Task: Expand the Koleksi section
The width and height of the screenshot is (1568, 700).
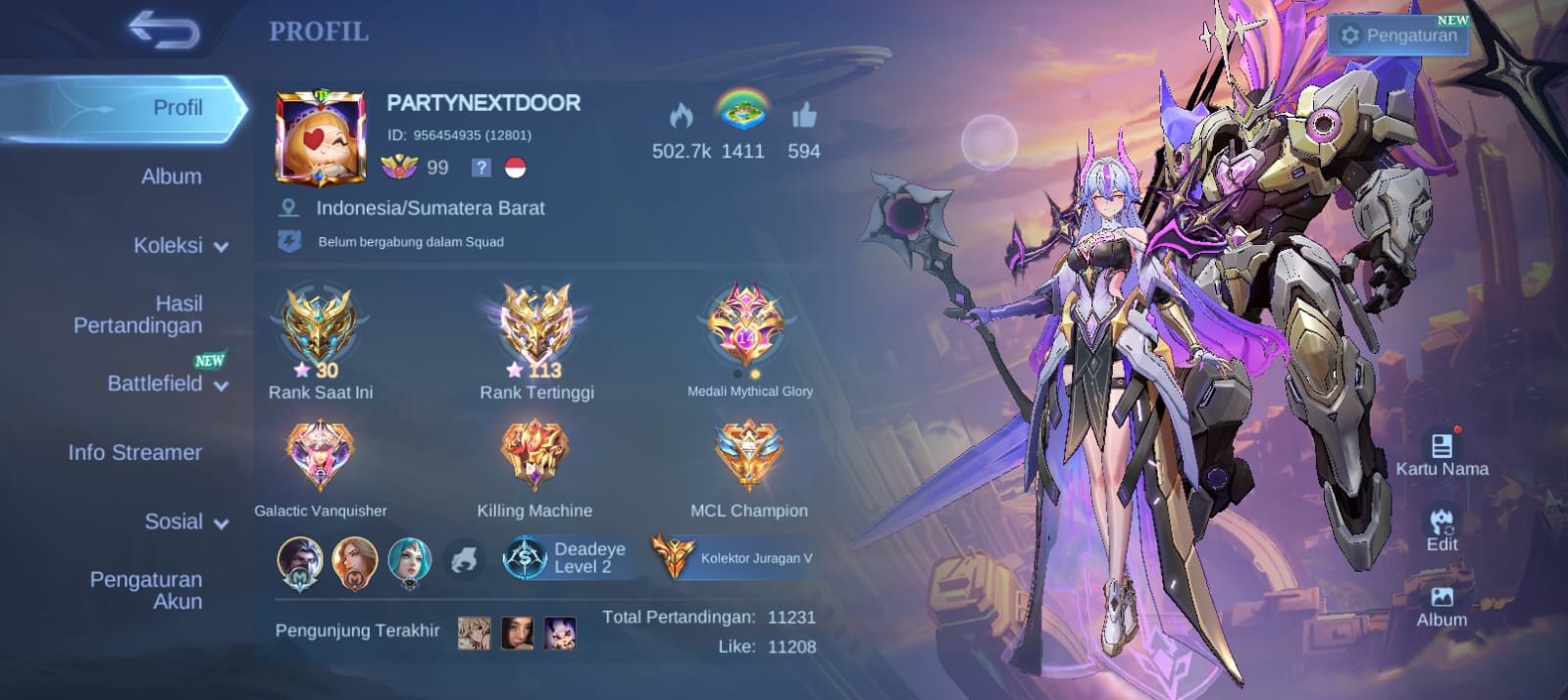Action: pyautogui.click(x=179, y=245)
